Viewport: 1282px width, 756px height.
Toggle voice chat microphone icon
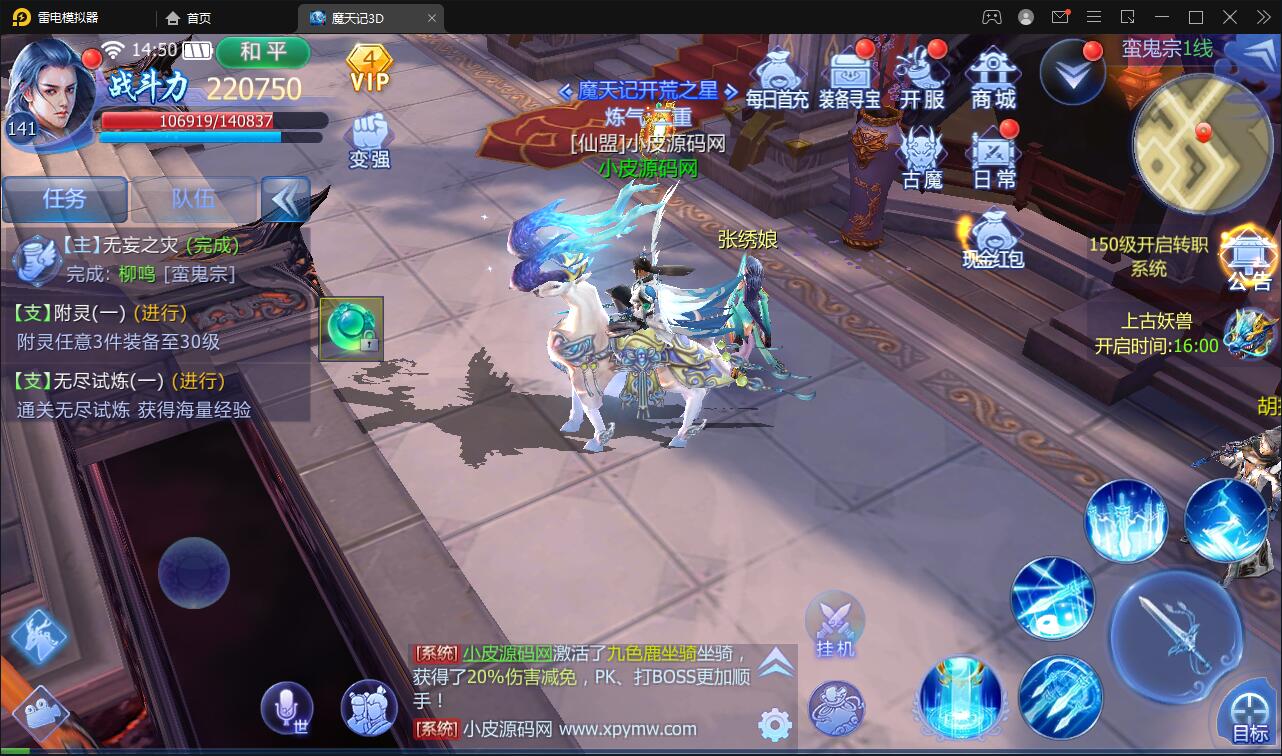point(287,706)
